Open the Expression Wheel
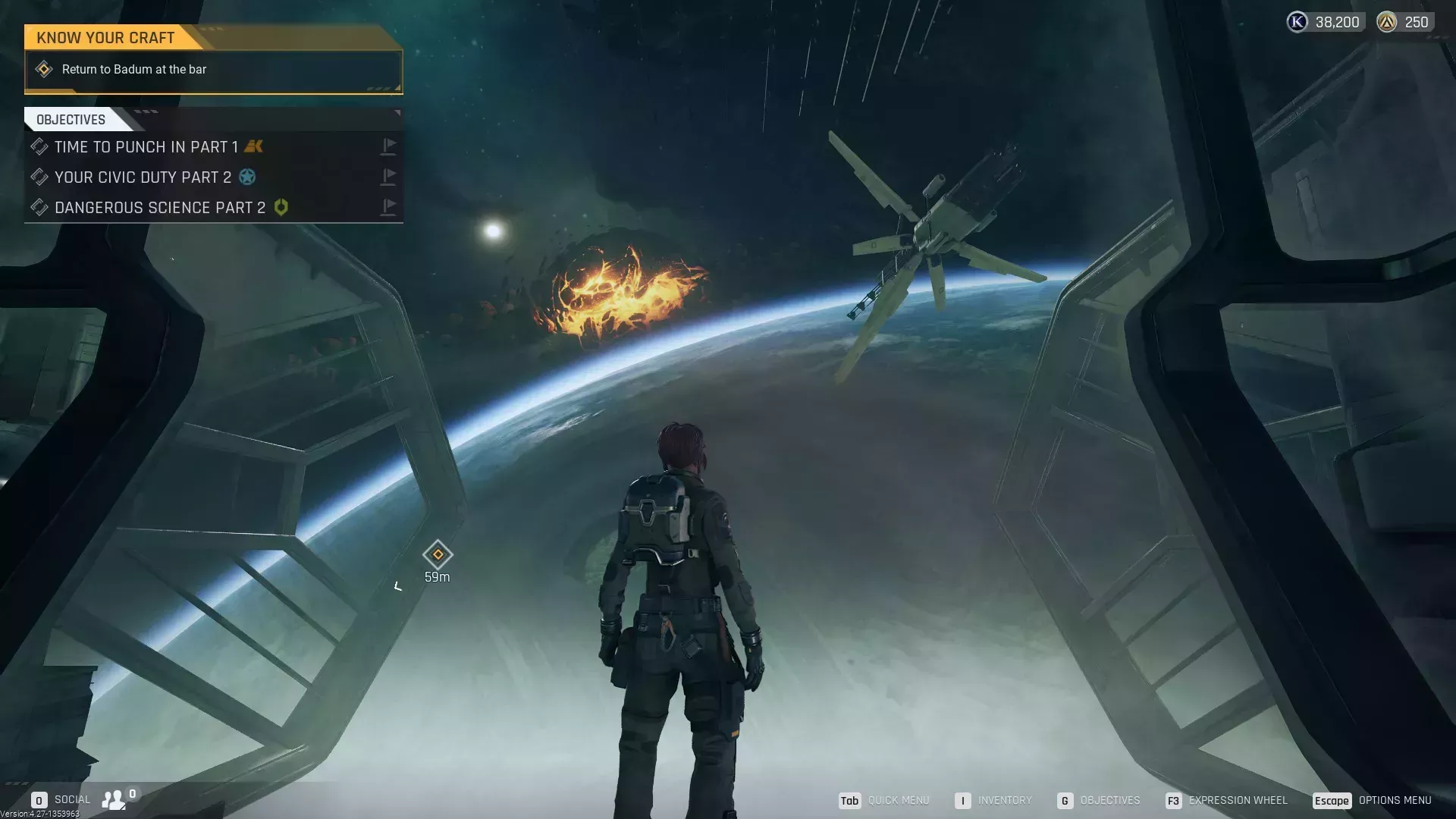1456x819 pixels. (1227, 801)
